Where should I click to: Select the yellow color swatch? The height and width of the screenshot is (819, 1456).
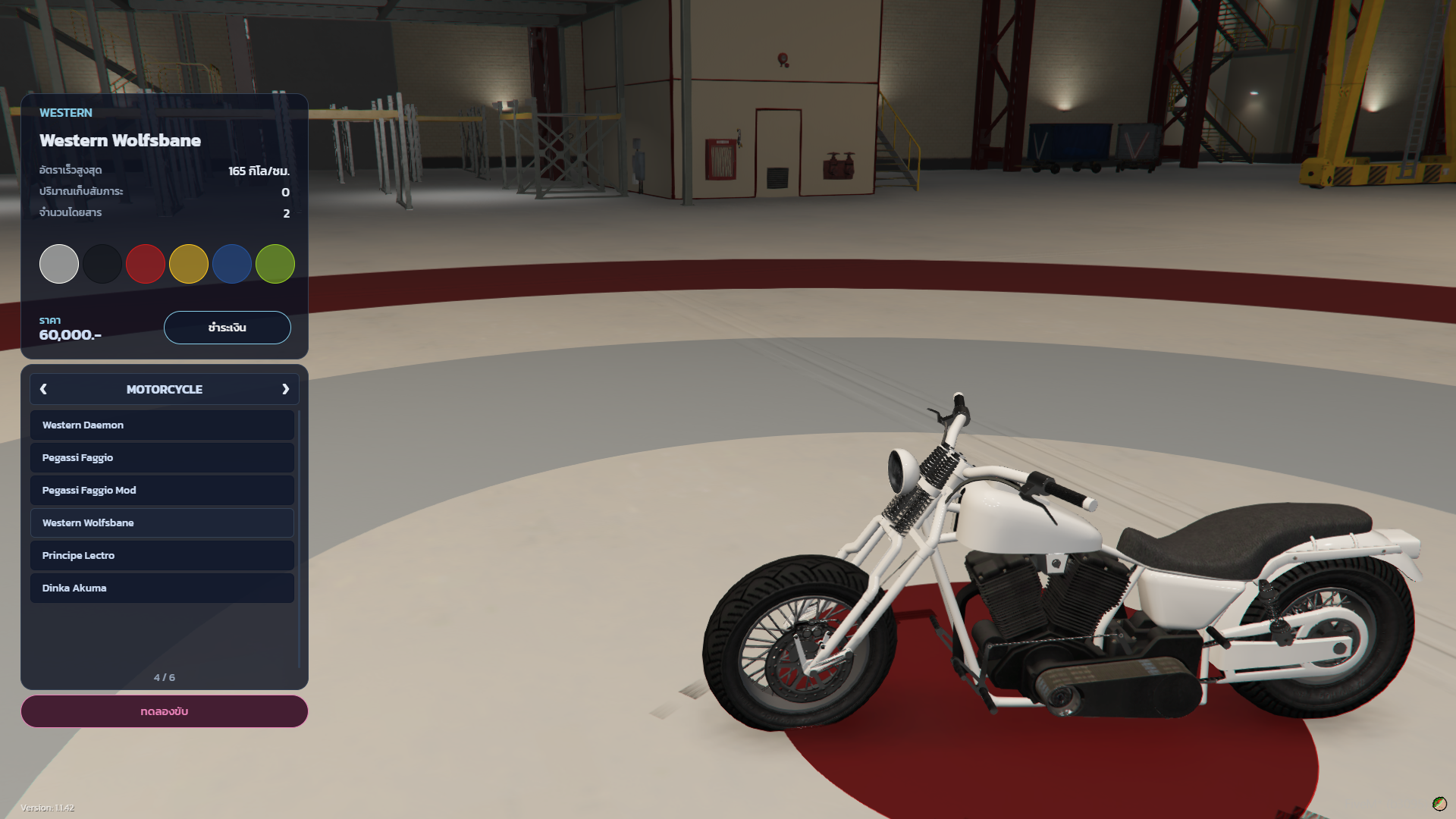pyautogui.click(x=189, y=264)
